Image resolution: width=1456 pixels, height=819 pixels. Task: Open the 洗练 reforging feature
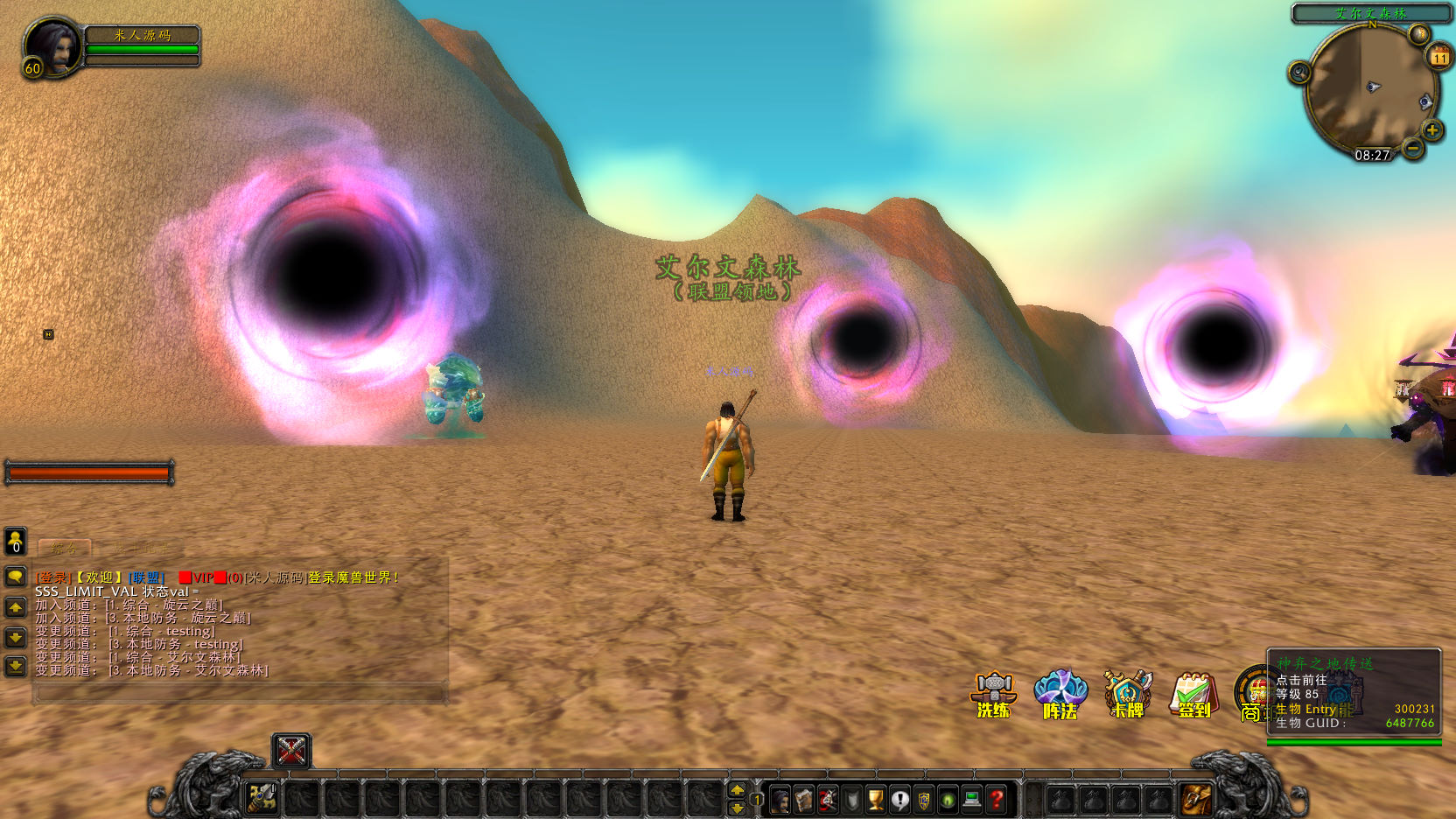point(994,695)
